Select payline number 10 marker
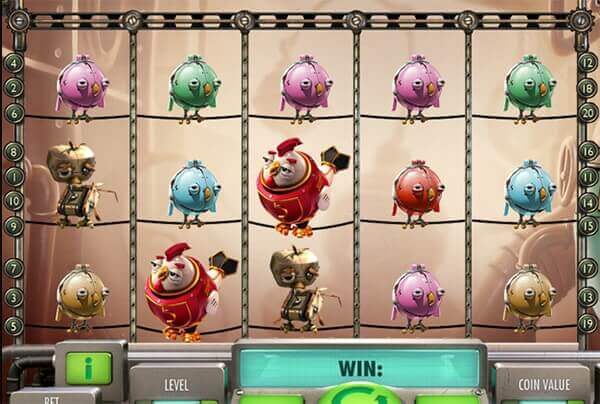600x404 pixels. [x=13, y=199]
